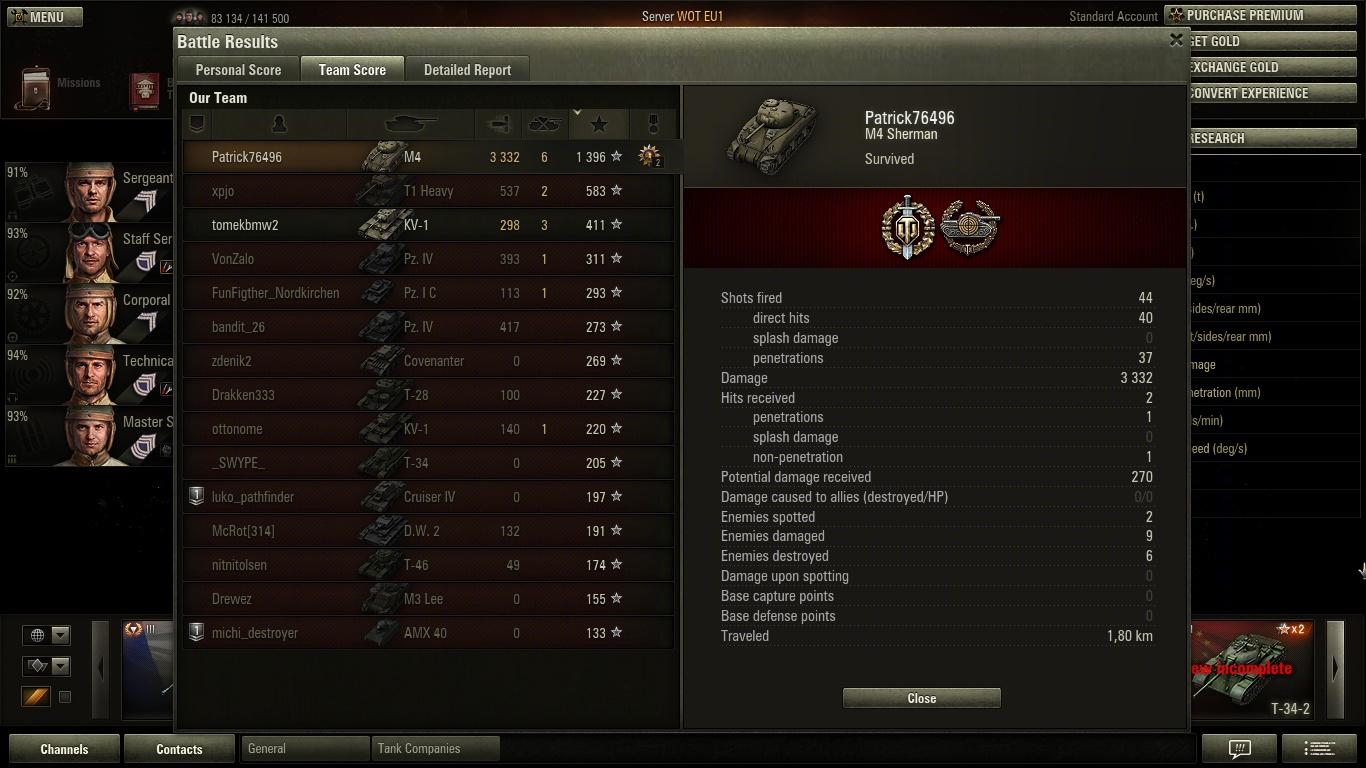Switch to the Personal Score tab

pyautogui.click(x=238, y=70)
